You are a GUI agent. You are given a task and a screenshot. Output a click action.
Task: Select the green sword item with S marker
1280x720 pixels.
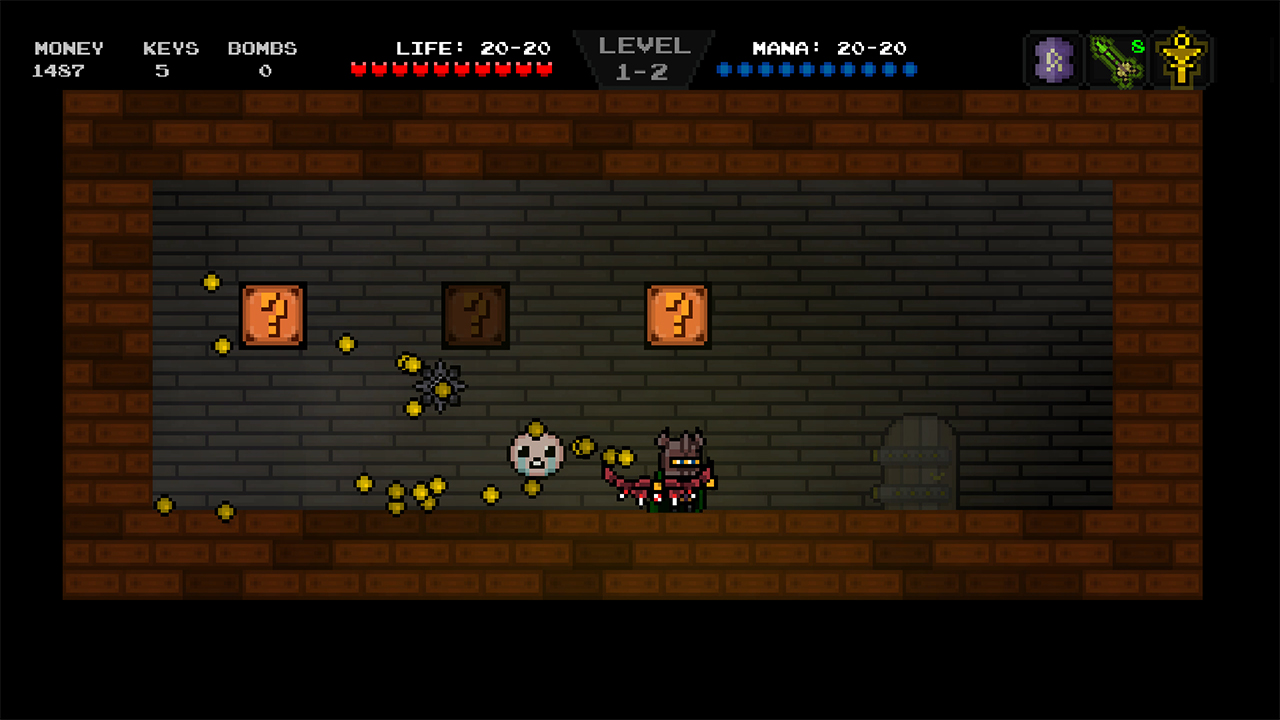[1117, 58]
